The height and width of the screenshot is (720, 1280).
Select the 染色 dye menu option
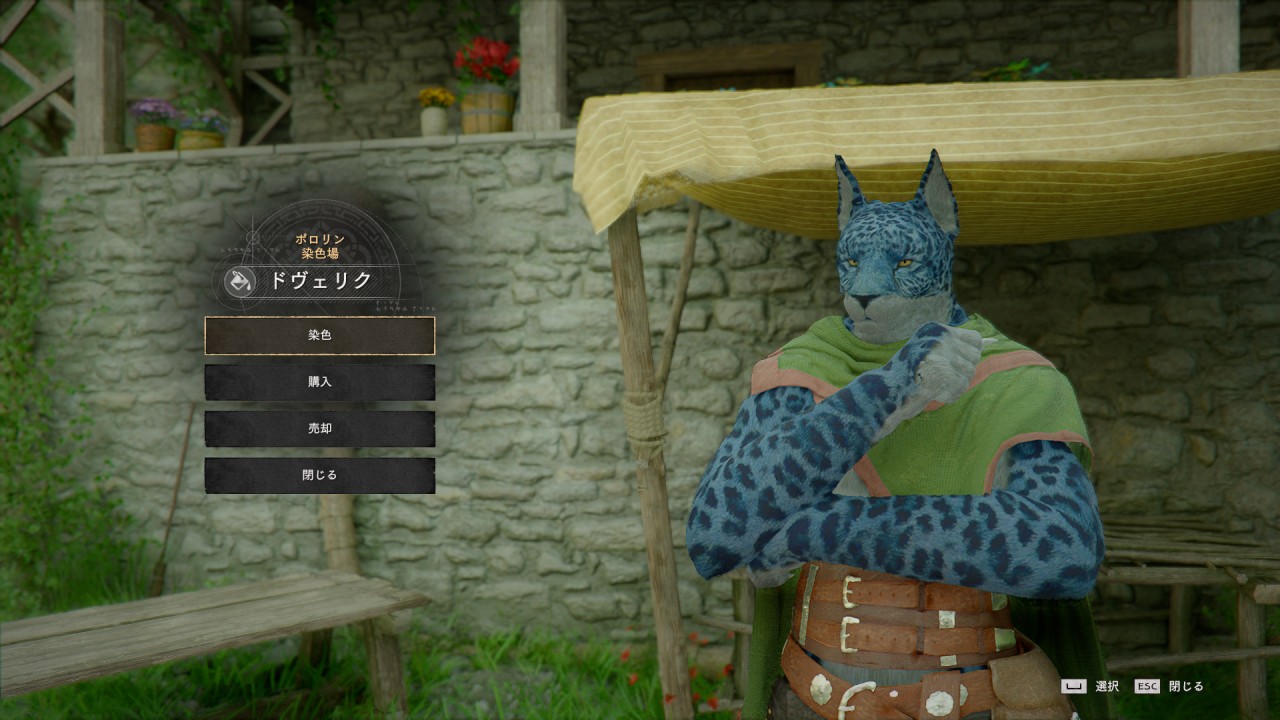(x=320, y=336)
